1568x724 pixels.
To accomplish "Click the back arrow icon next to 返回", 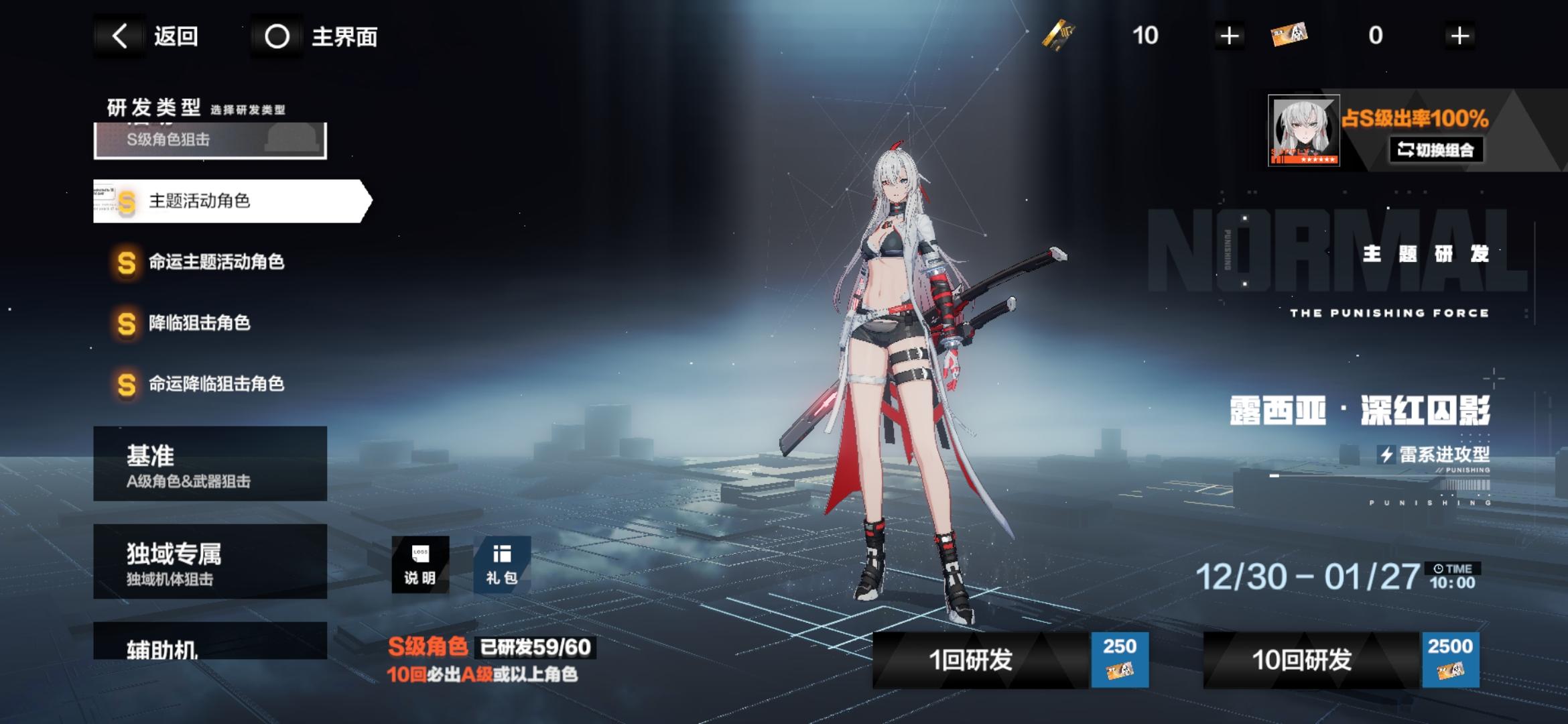I will click(x=121, y=36).
